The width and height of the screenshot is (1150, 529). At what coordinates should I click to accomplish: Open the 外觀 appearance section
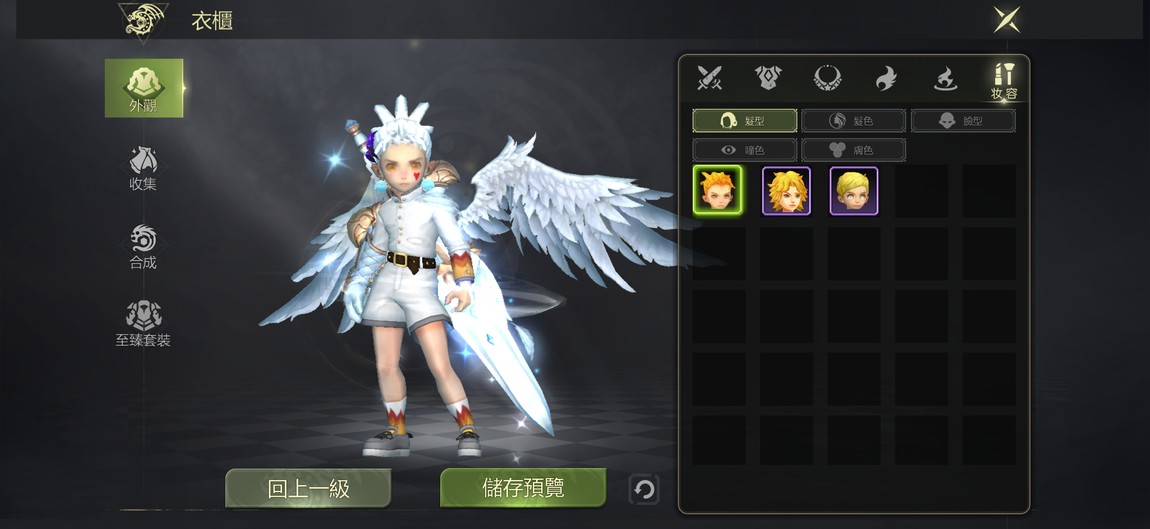point(144,88)
